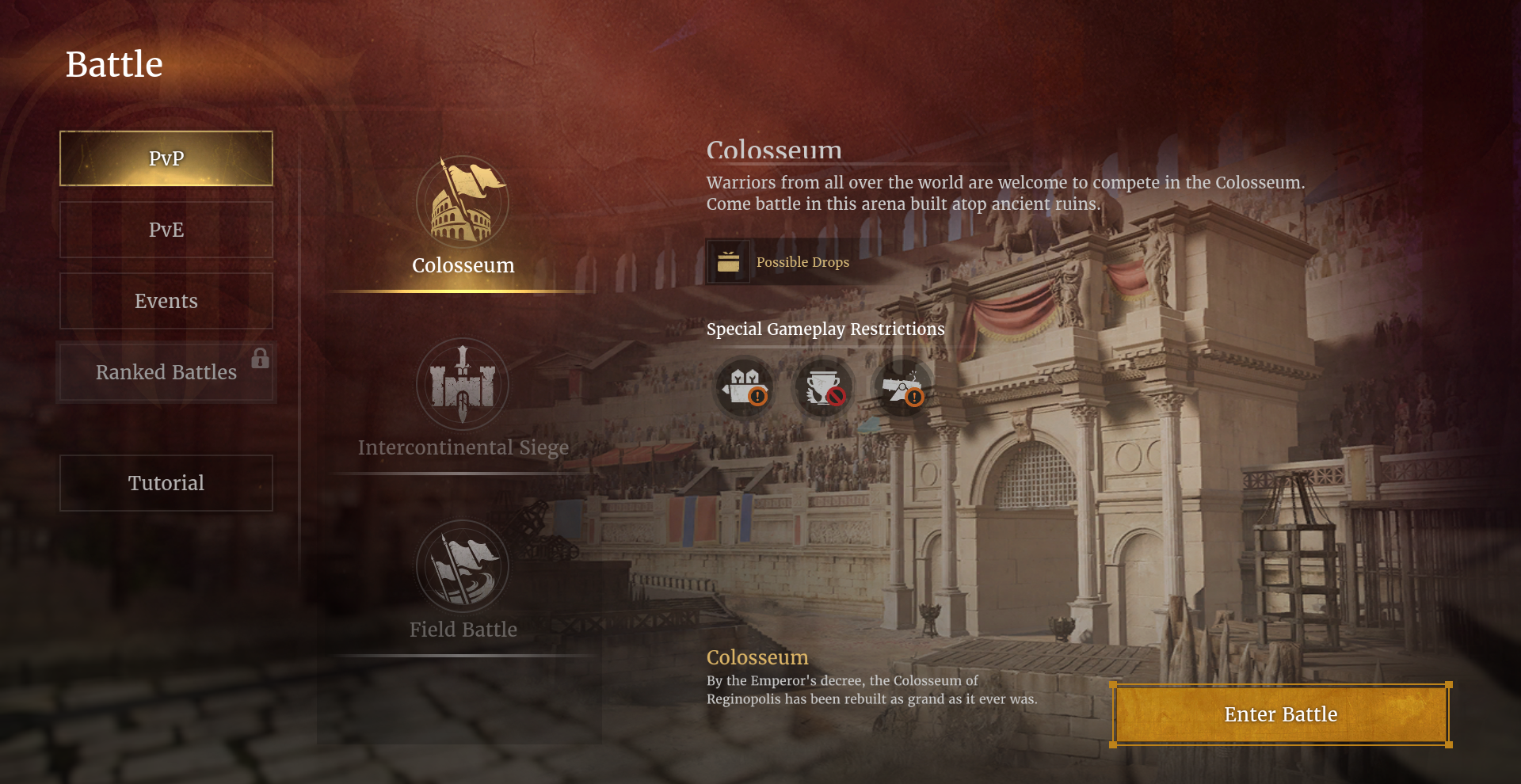
Task: Click the Enter Battle button
Action: [x=1280, y=714]
